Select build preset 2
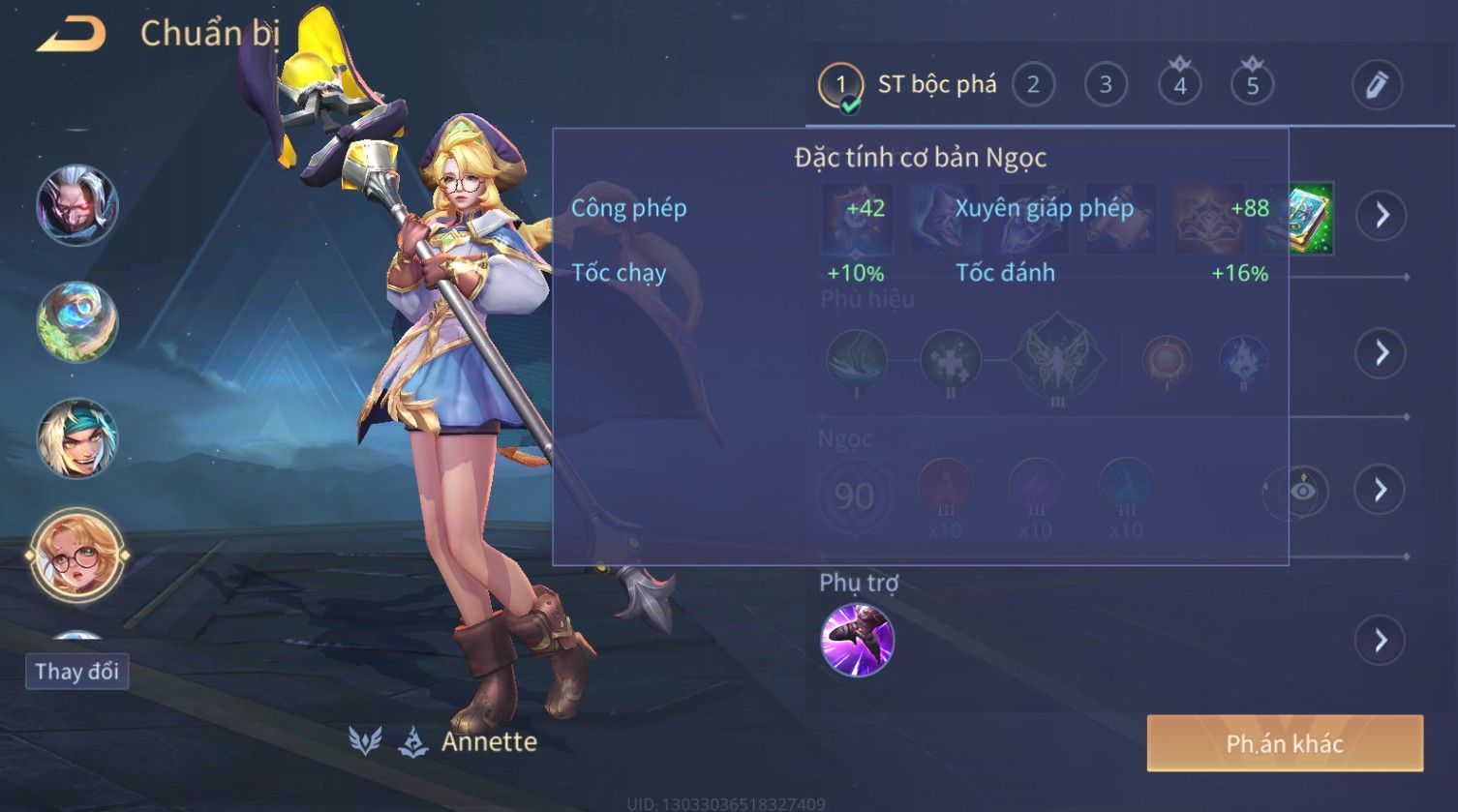 1033,85
